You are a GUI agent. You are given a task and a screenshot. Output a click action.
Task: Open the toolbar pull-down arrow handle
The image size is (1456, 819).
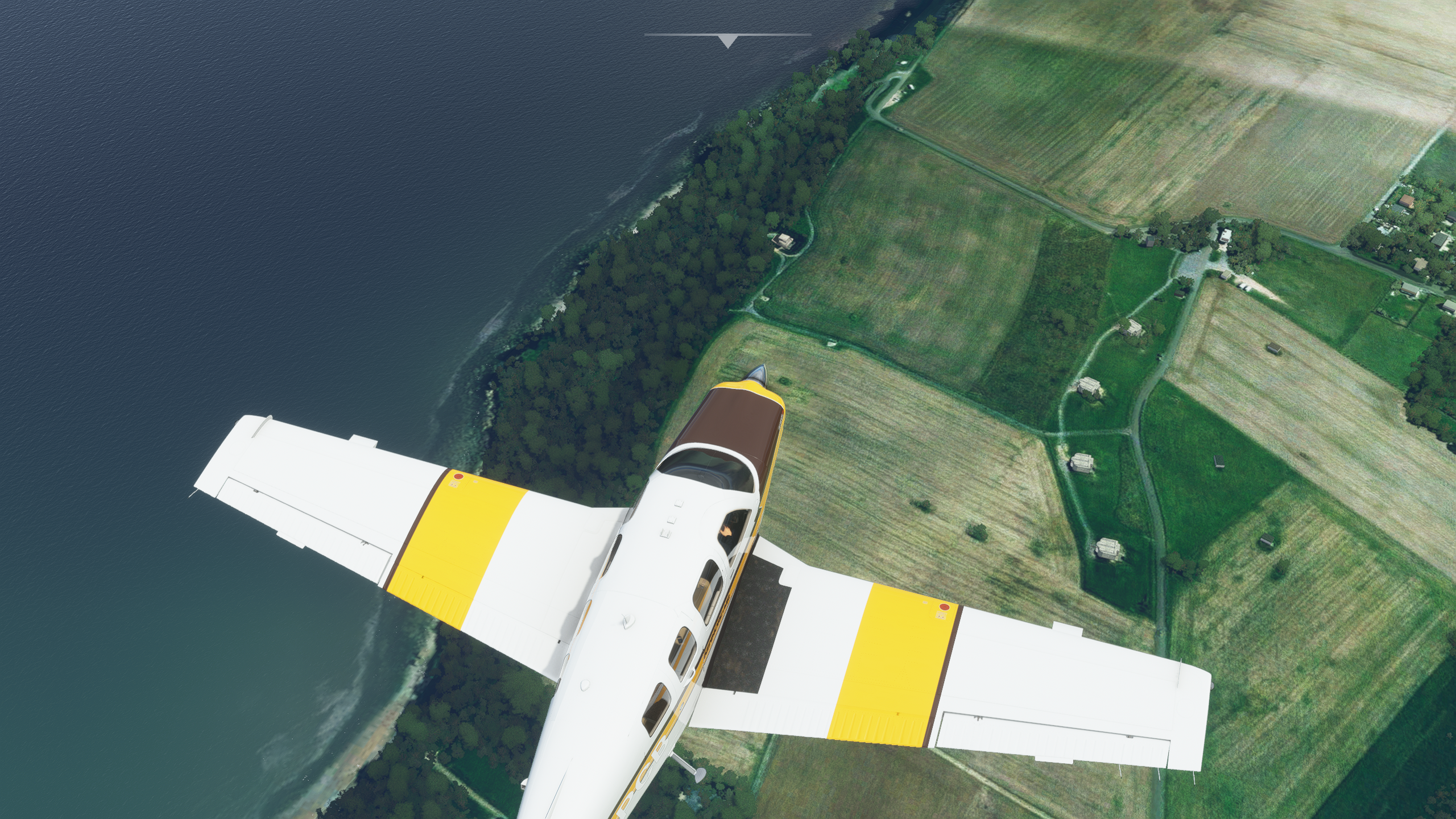pyautogui.click(x=727, y=40)
